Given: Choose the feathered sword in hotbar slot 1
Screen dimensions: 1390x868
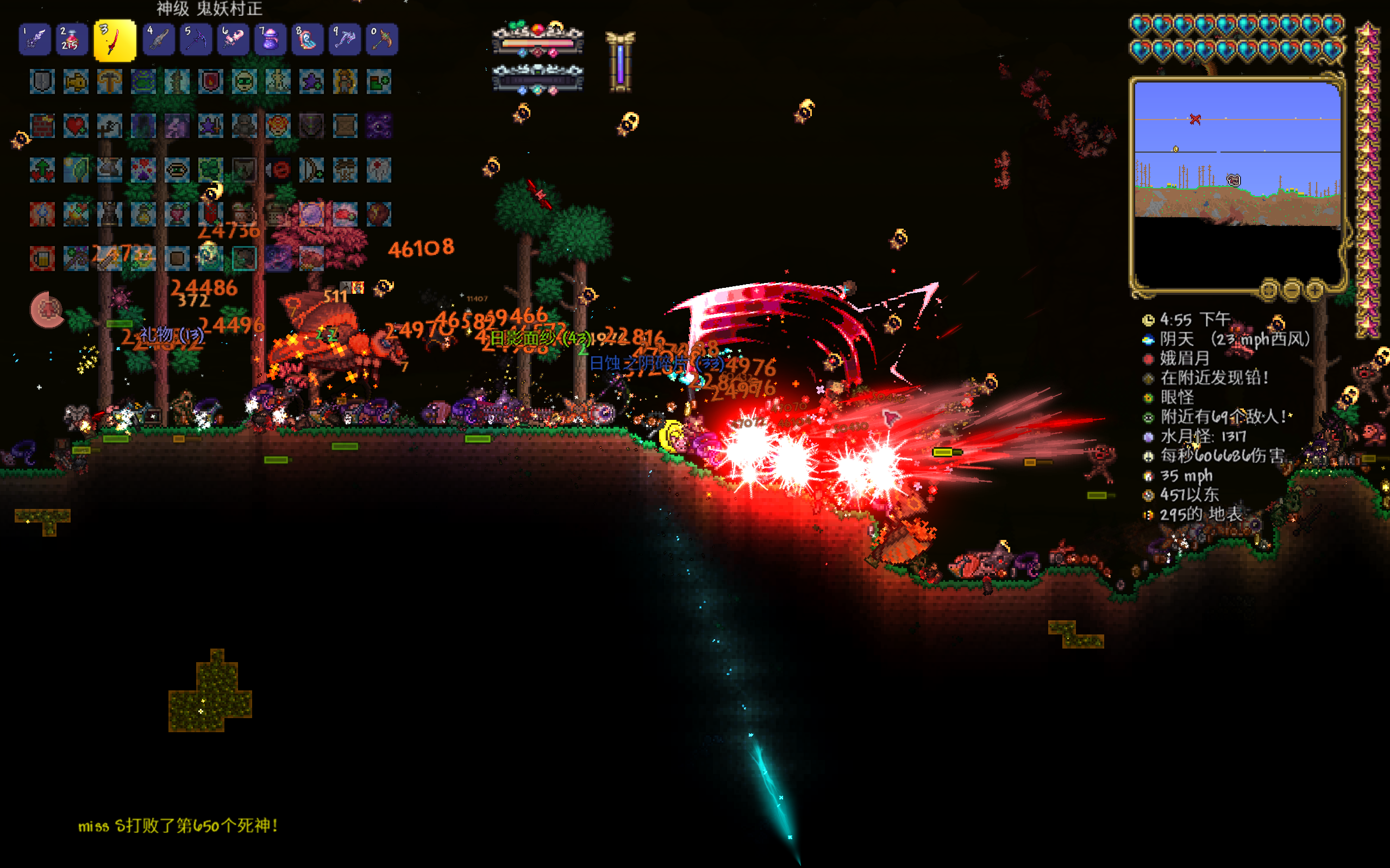Looking at the screenshot, I should (x=34, y=40).
